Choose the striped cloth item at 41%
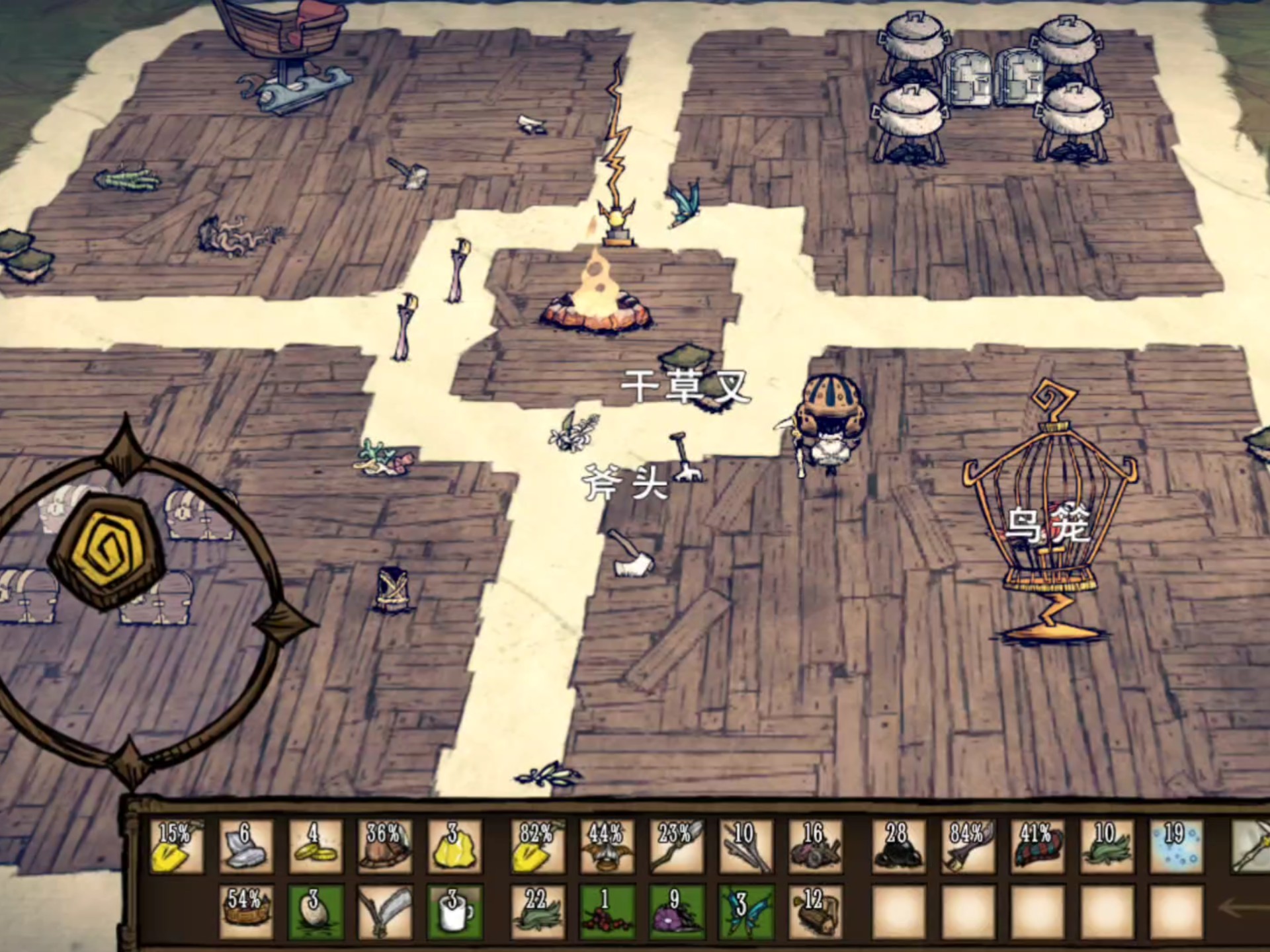The width and height of the screenshot is (1270, 952). pos(1037,847)
